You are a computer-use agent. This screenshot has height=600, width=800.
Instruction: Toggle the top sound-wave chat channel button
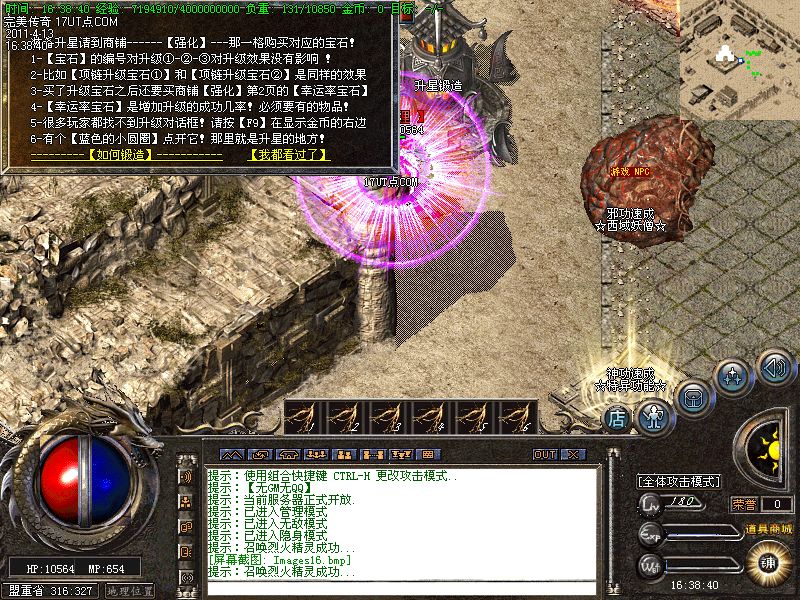(x=186, y=475)
